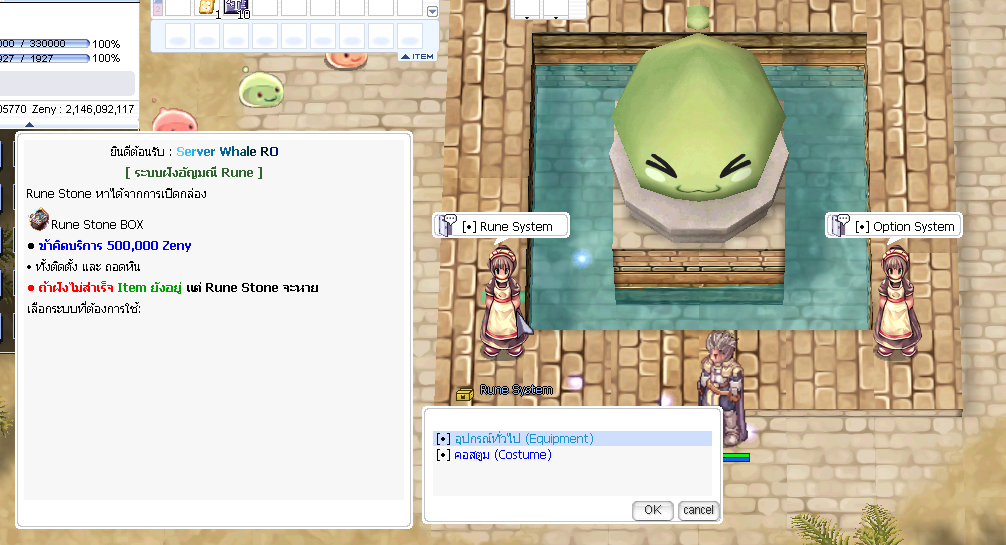Viewport: 1006px width, 545px height.
Task: Use the purple hotbar item with count 10
Action: pos(237,8)
